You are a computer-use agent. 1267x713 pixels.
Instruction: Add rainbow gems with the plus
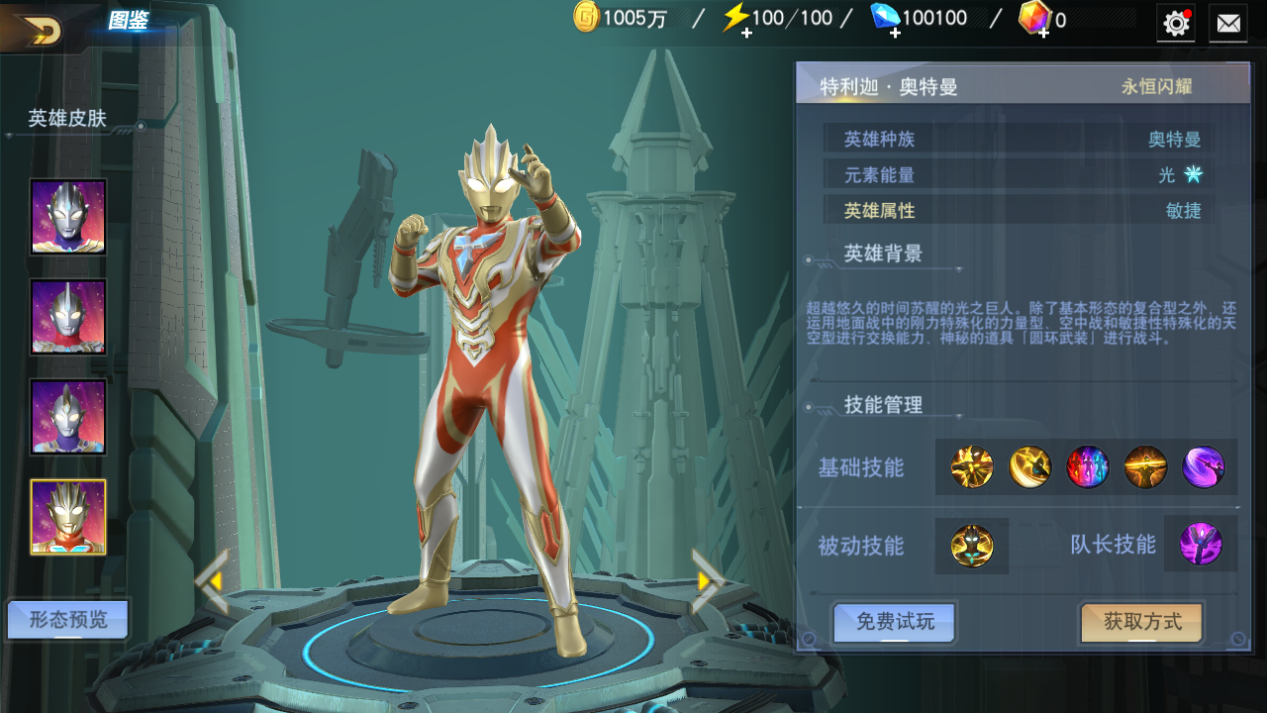1042,33
